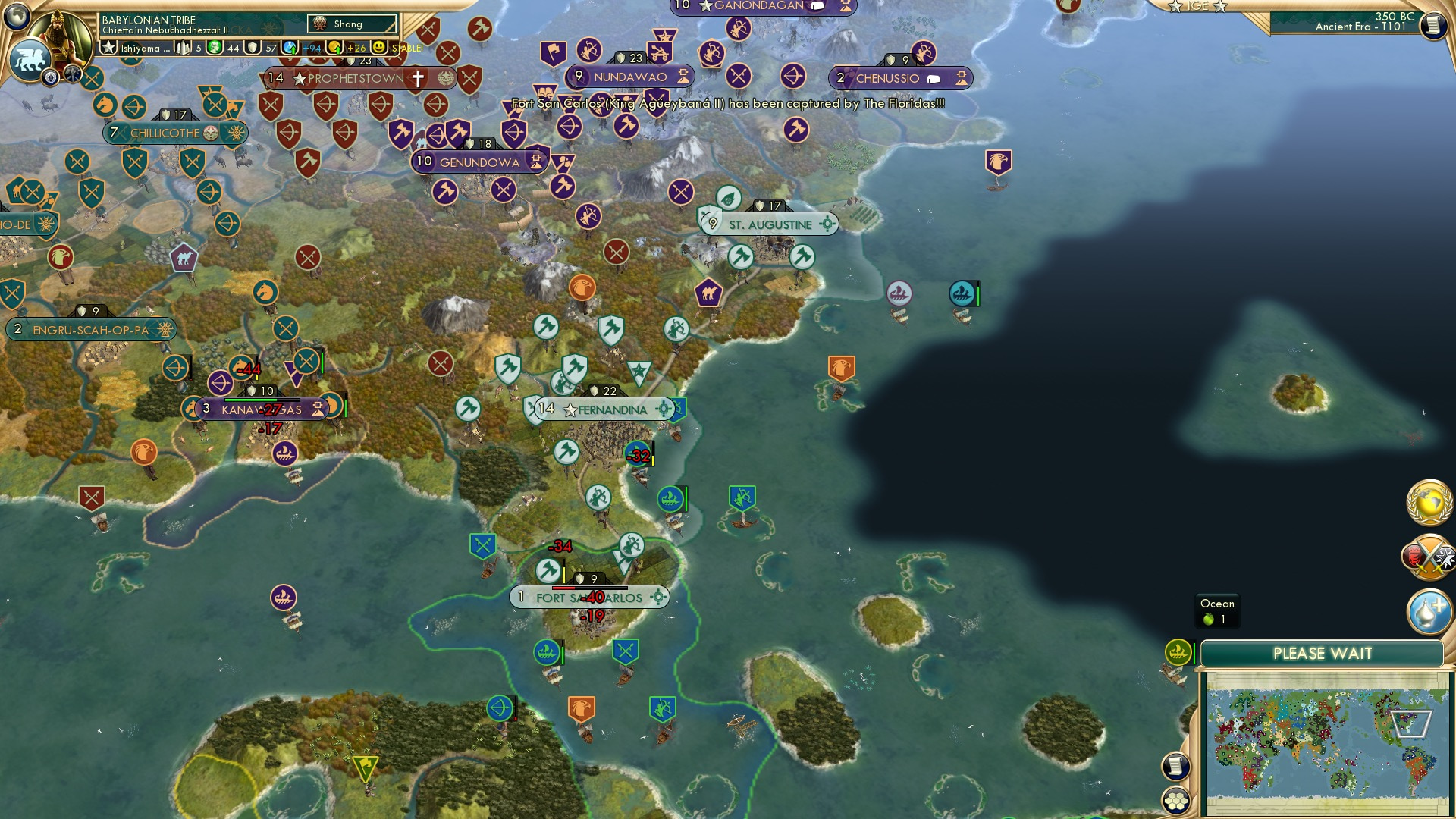Select the Genundowa city banner
1456x819 pixels.
click(x=479, y=161)
